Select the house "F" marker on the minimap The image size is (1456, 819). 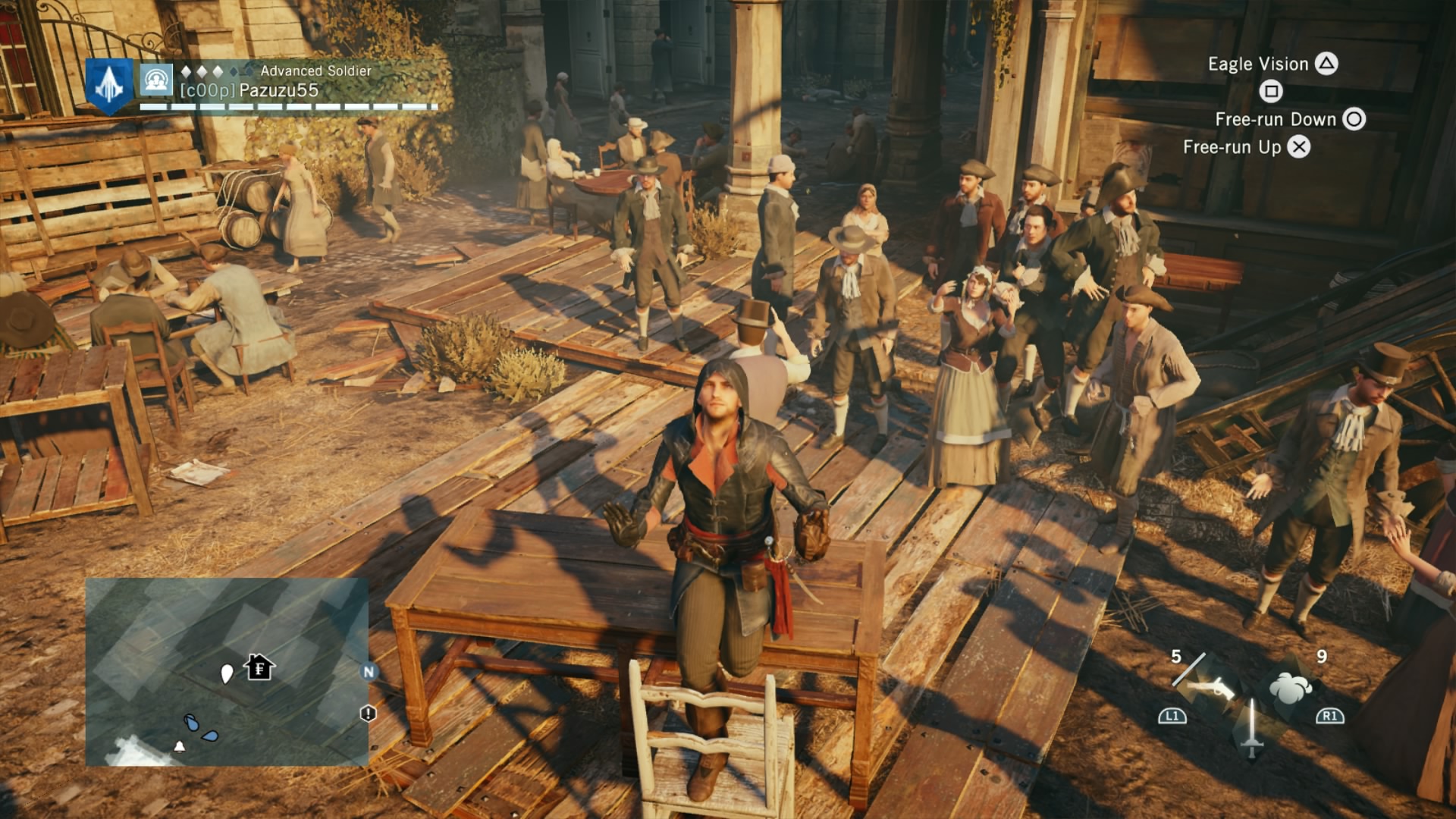[x=259, y=667]
